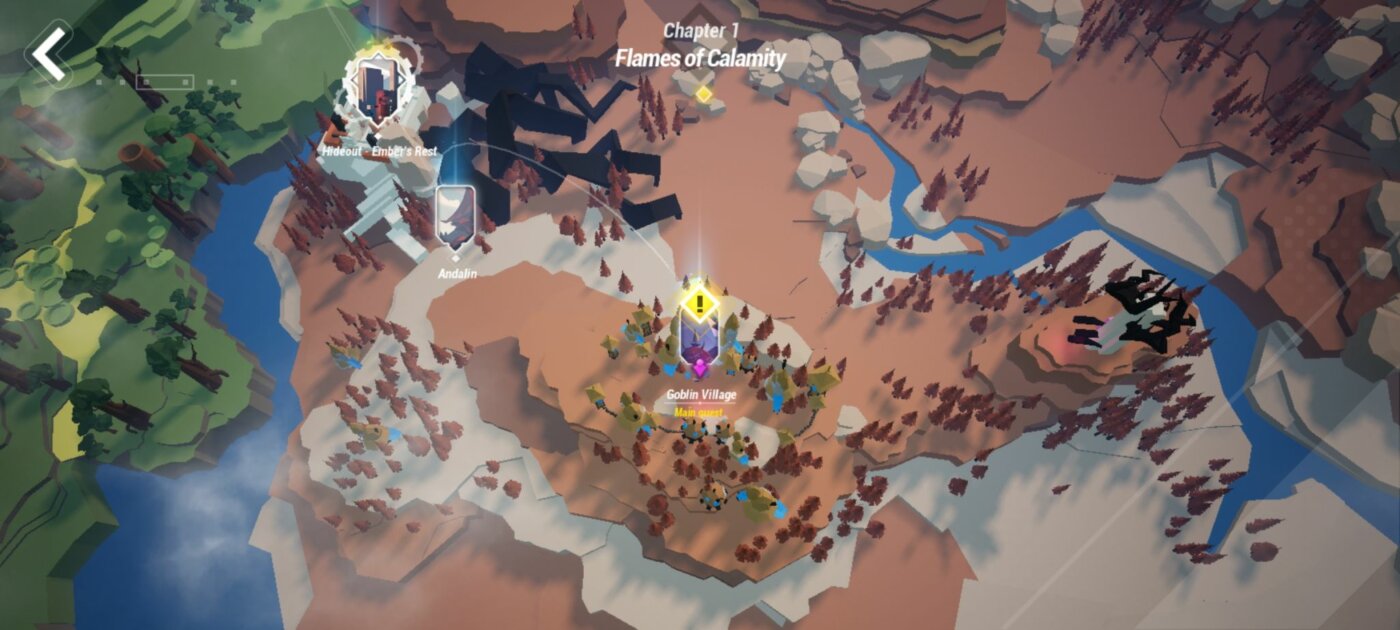Go back using the arrow button
This screenshot has width=1400, height=630.
[49, 54]
